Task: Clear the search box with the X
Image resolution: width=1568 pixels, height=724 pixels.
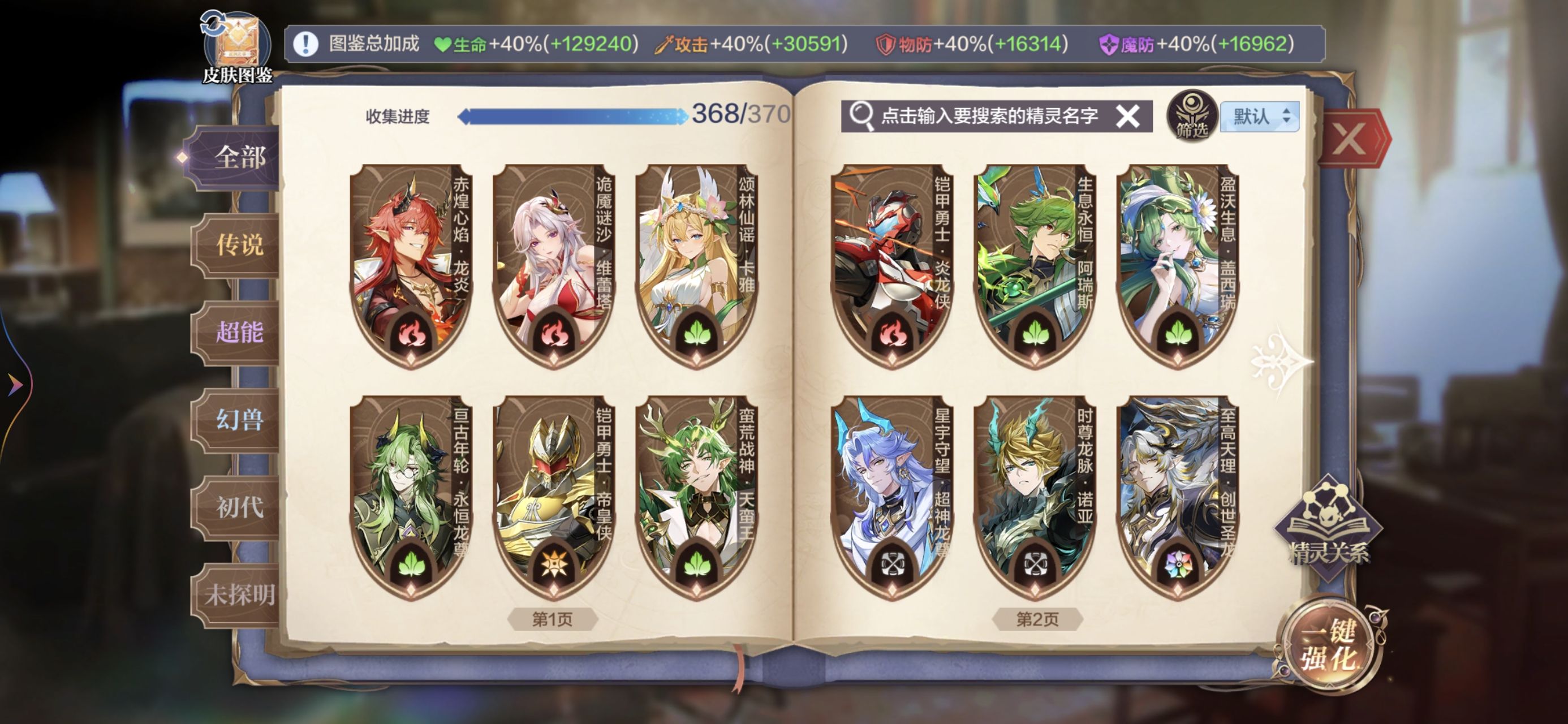Action: point(1127,116)
